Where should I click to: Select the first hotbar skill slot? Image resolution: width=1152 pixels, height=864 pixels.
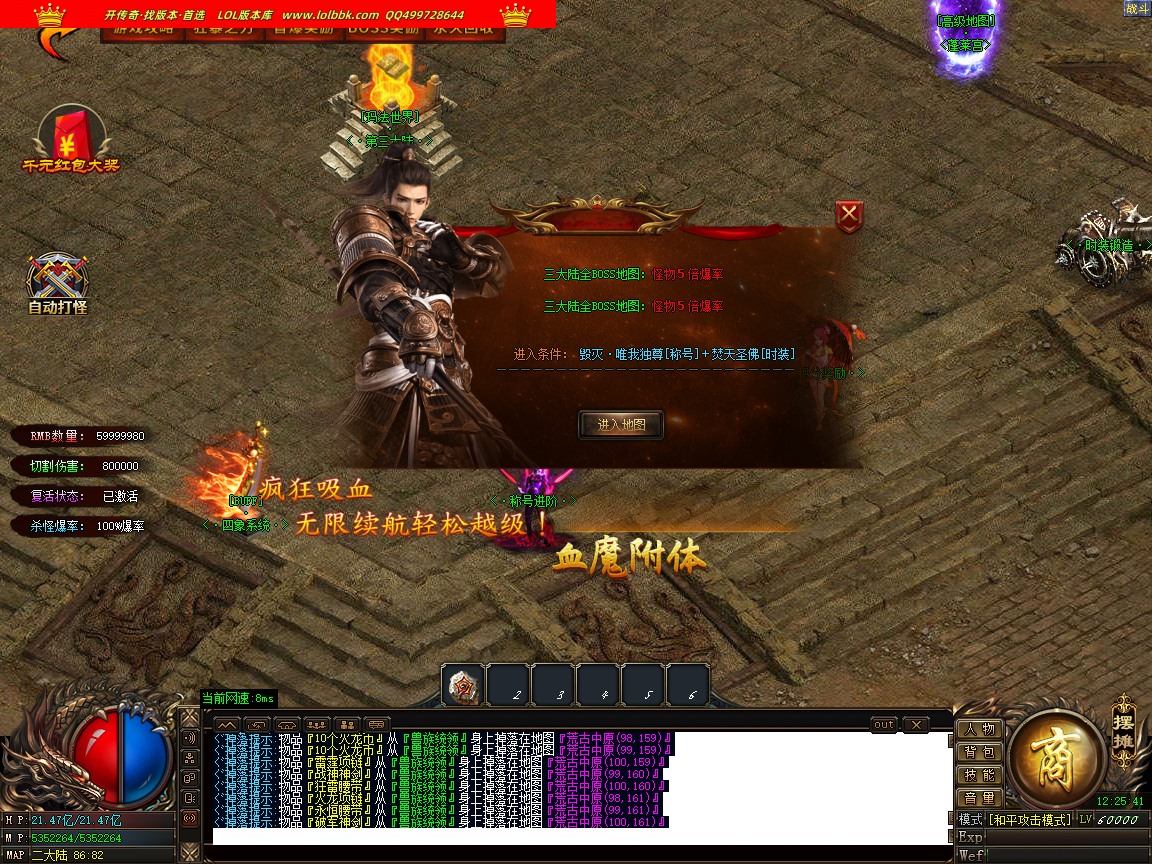point(463,686)
